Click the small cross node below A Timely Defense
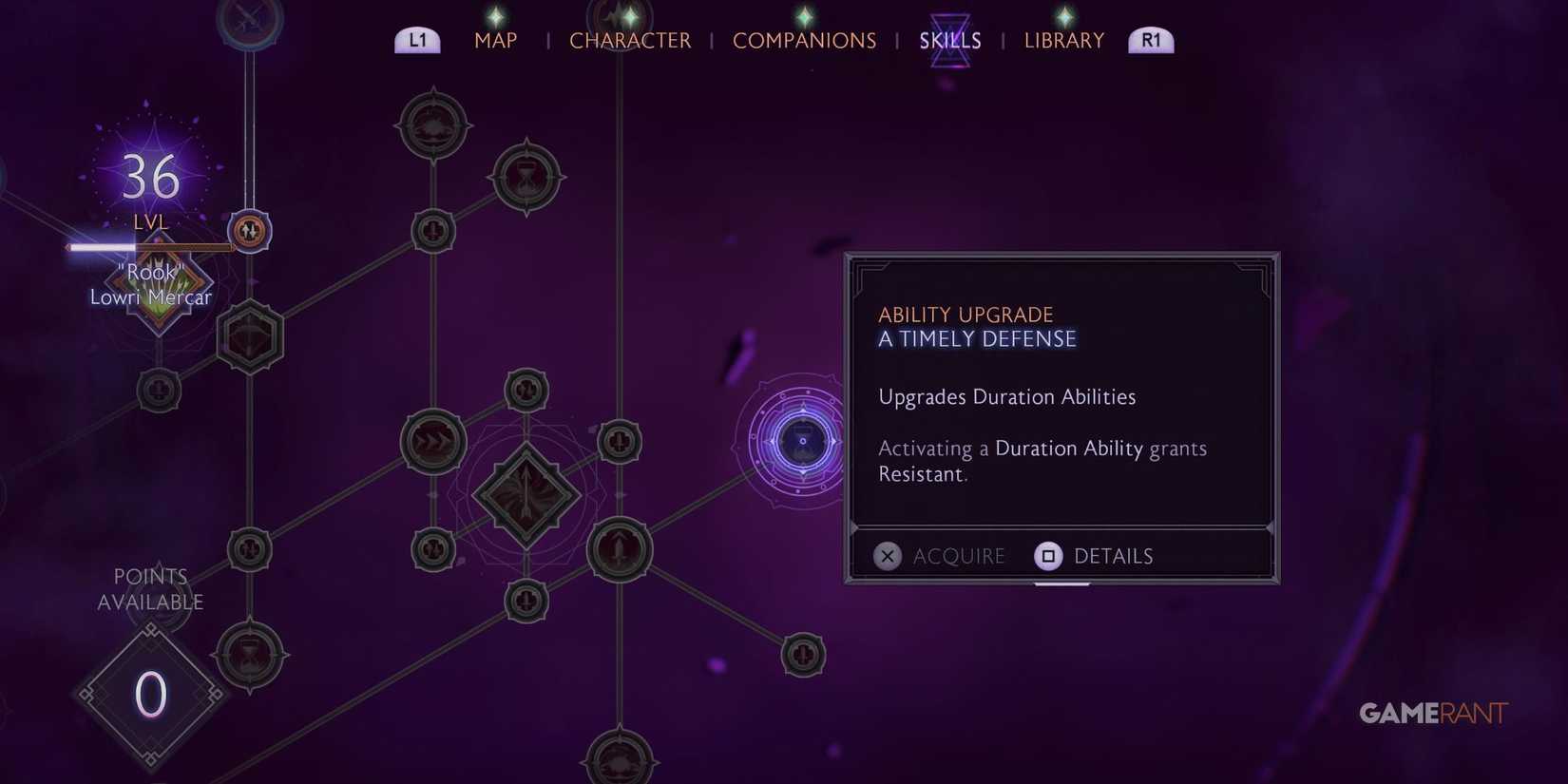 pos(804,655)
